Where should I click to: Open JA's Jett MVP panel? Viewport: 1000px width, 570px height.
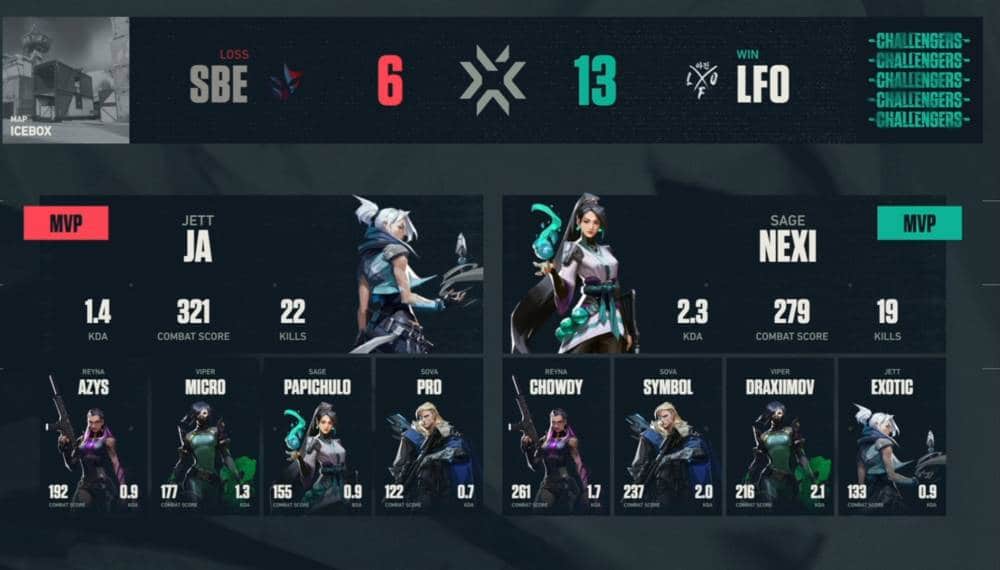coord(262,273)
